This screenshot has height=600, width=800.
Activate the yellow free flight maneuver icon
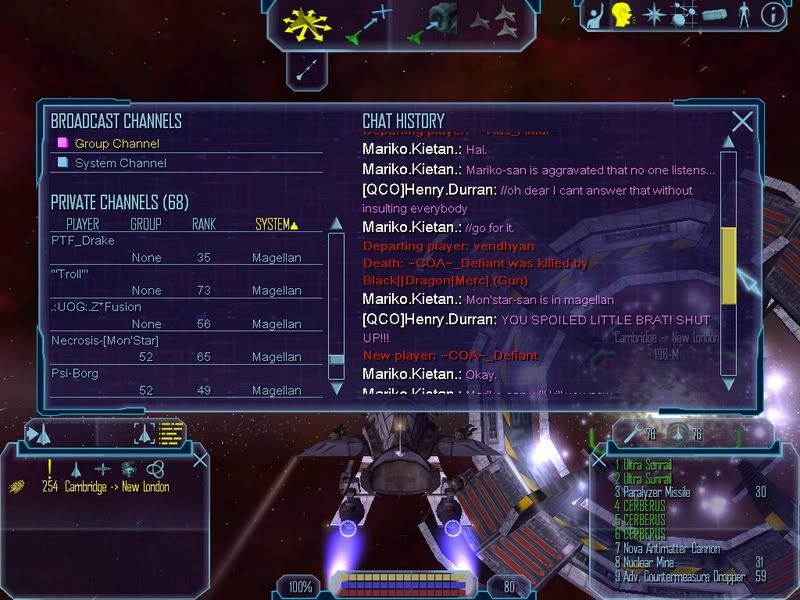[x=306, y=24]
